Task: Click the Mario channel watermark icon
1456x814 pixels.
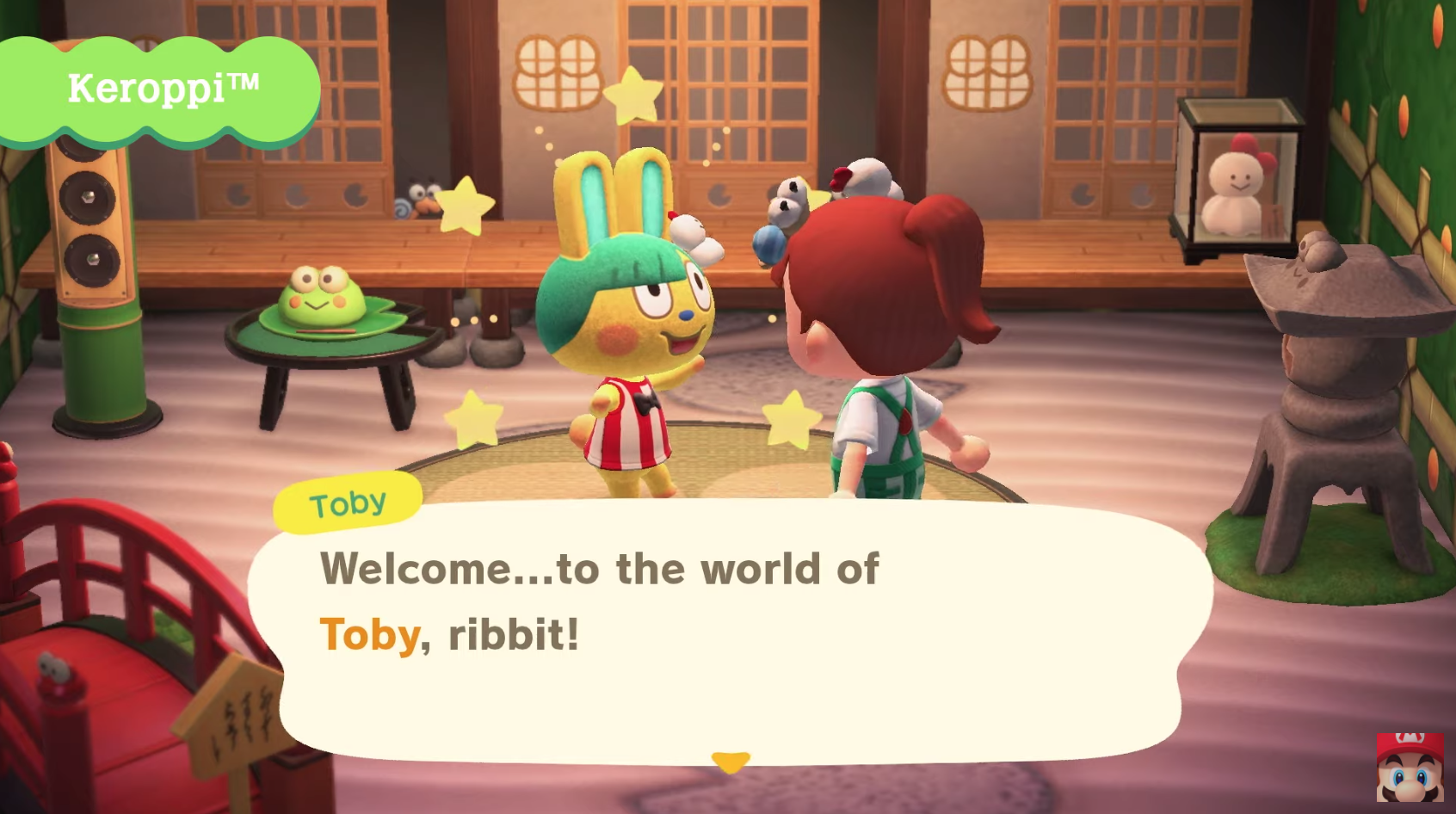Action: [1409, 768]
